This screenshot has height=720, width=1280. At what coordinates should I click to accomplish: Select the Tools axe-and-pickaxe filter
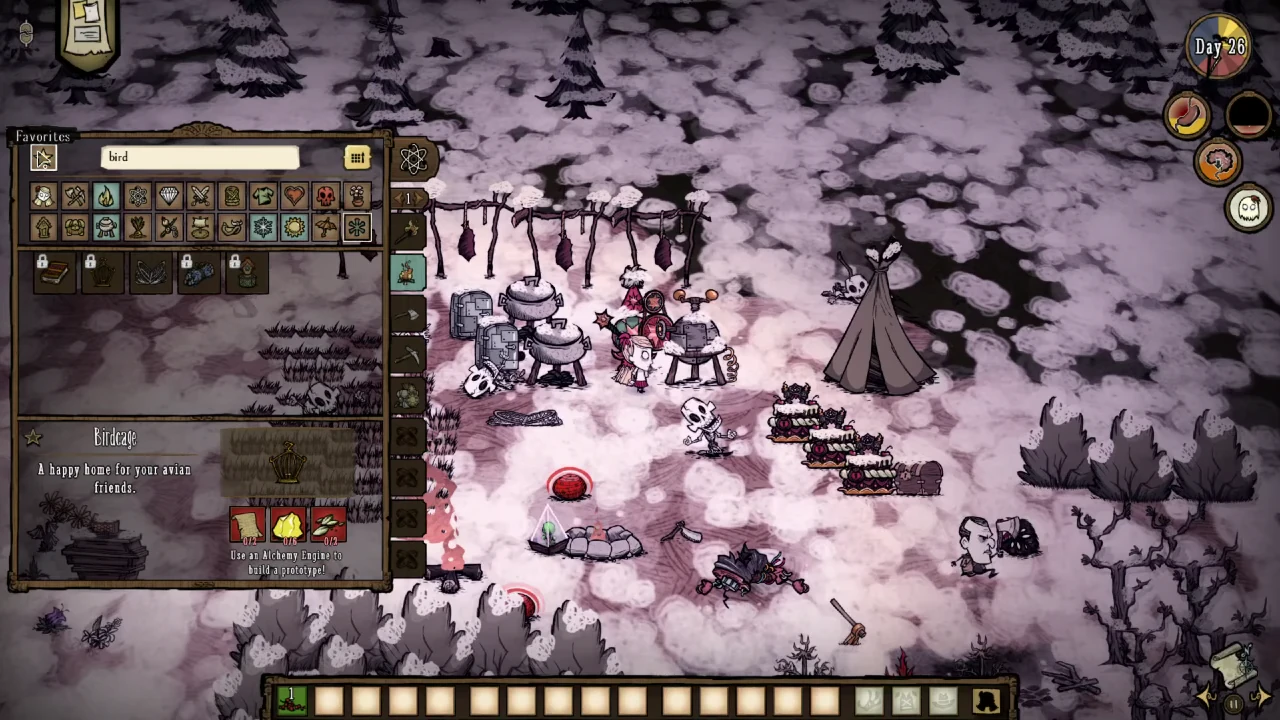(x=74, y=196)
